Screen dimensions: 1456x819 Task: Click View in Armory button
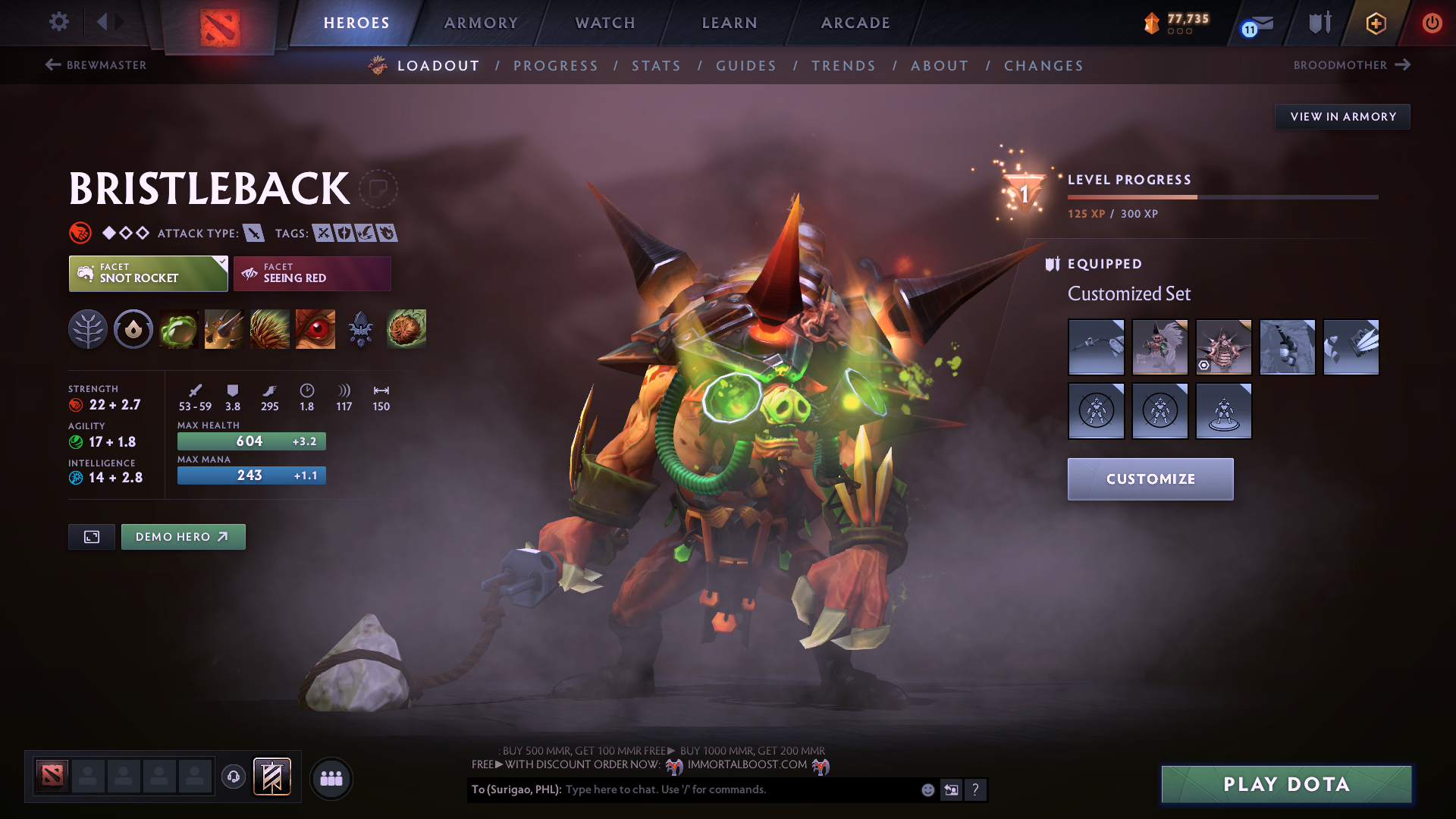click(x=1342, y=117)
